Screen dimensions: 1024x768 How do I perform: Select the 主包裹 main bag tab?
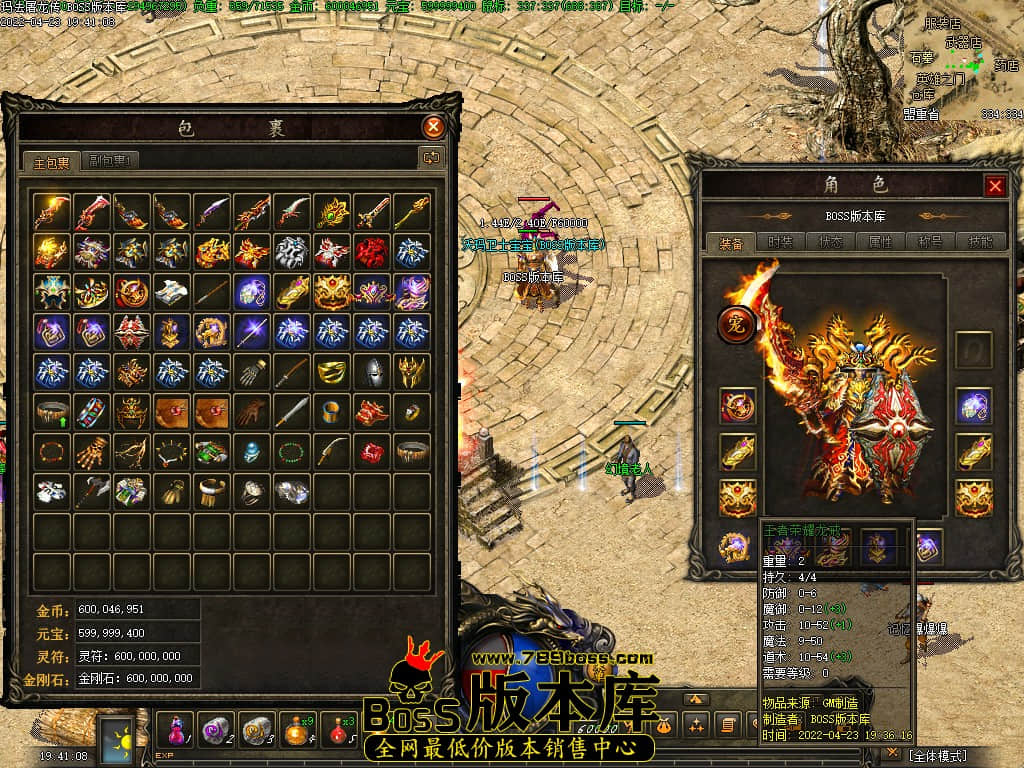tap(51, 161)
